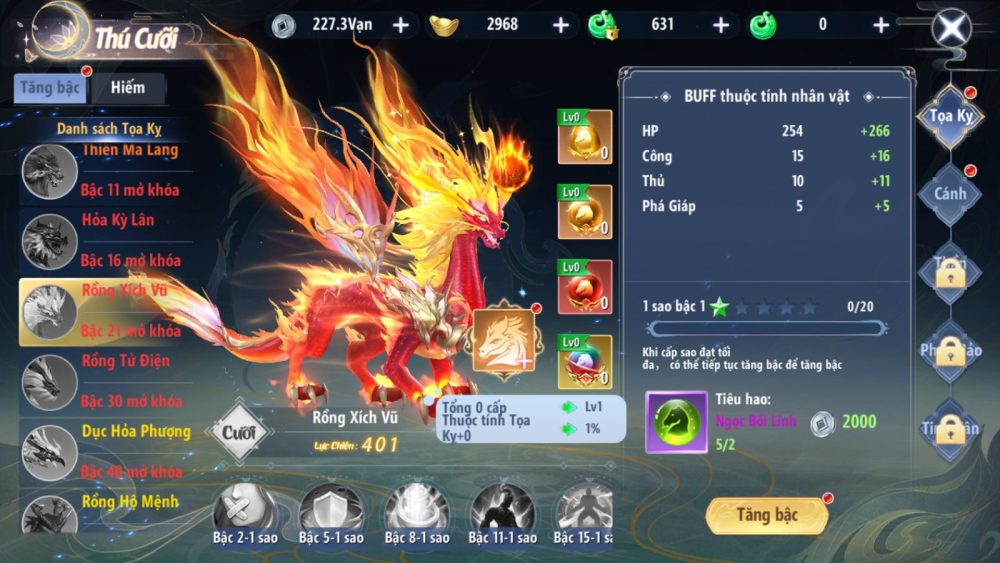Tap the Ngọc Bội Linh material icon
The width and height of the screenshot is (1000, 563).
[676, 421]
